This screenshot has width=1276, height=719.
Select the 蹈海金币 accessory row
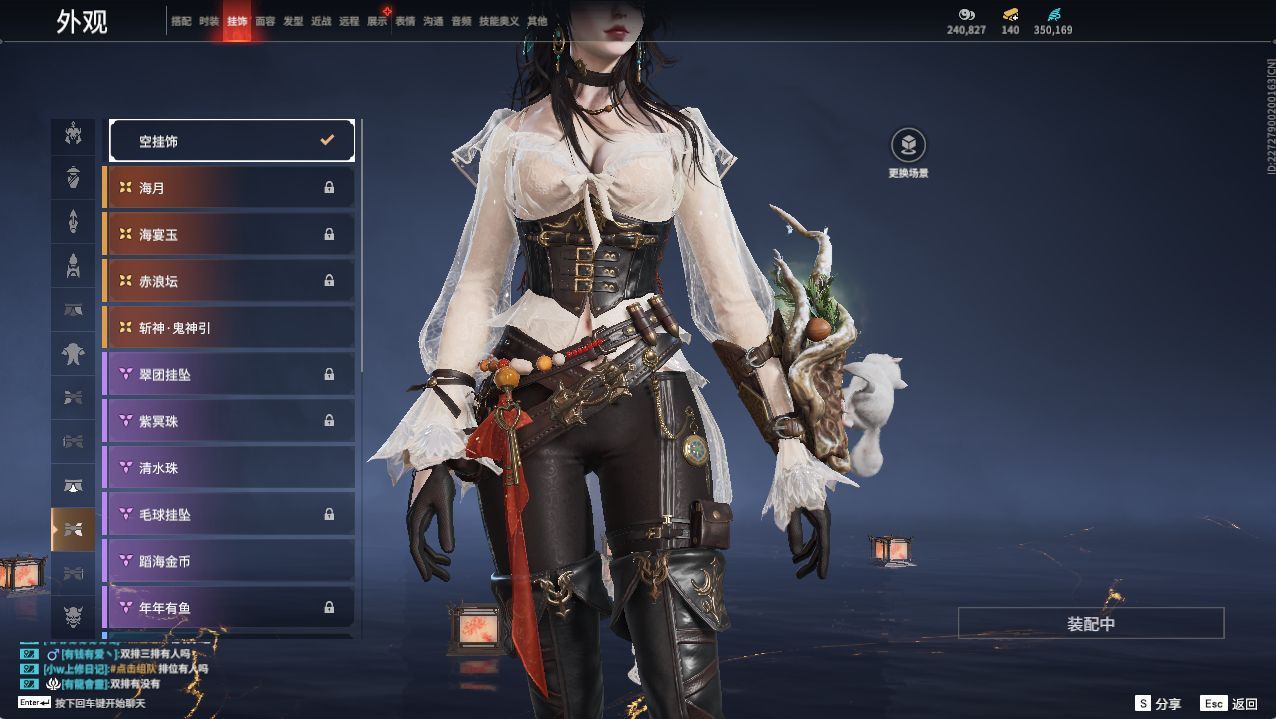coord(229,561)
